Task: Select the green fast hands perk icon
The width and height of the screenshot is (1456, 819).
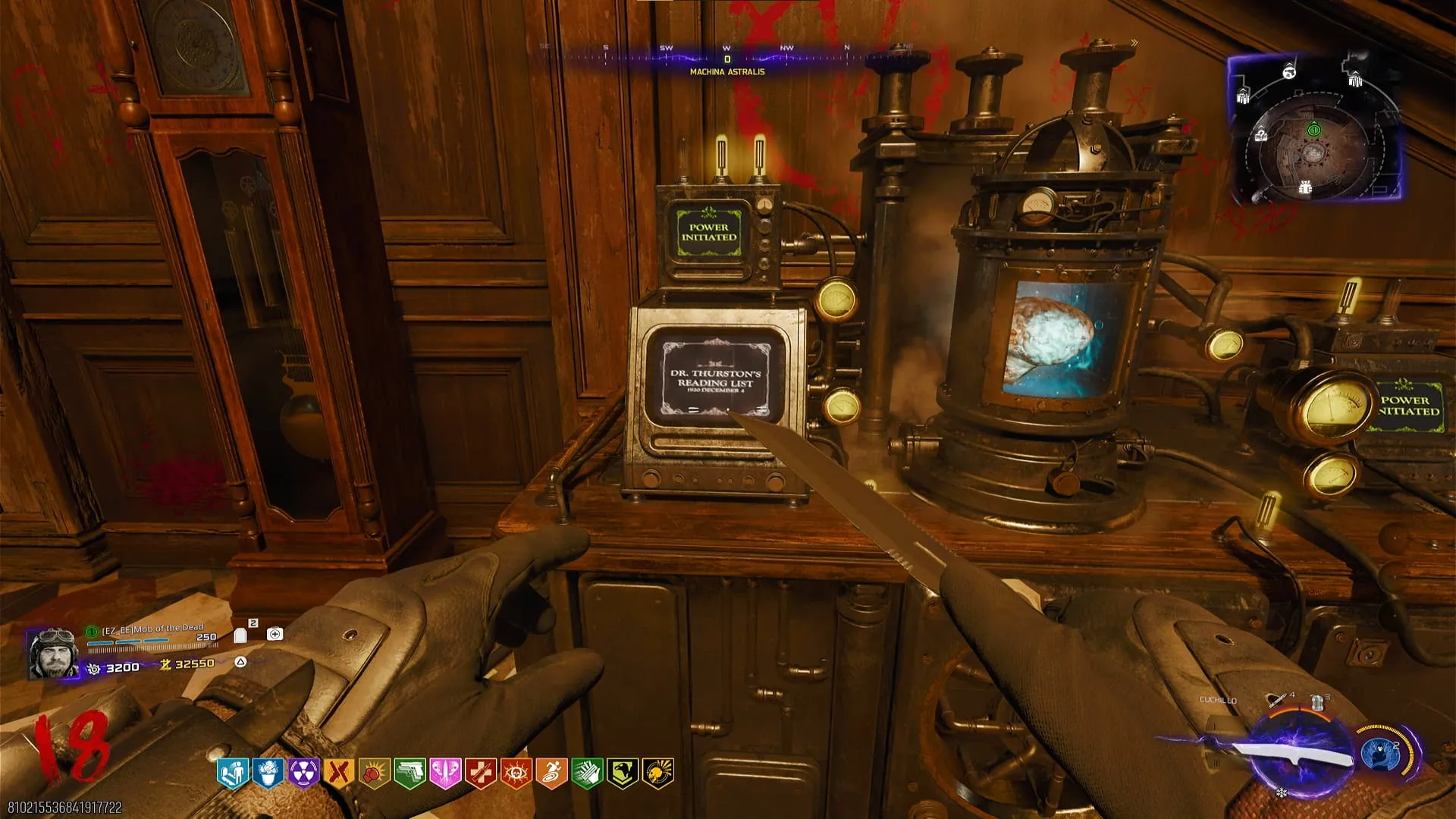Action: (586, 773)
